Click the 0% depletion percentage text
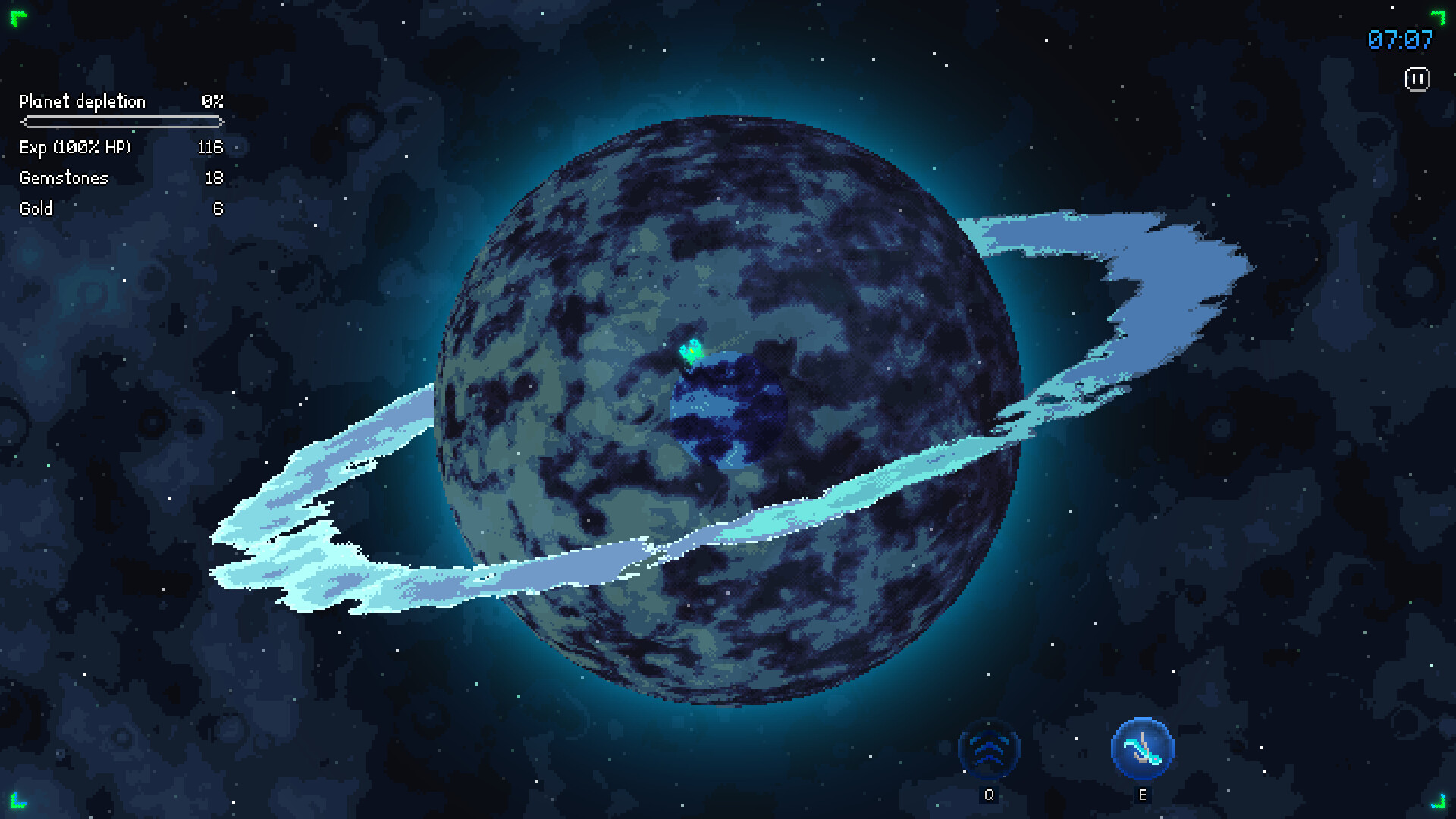The width and height of the screenshot is (1456, 819). click(212, 101)
